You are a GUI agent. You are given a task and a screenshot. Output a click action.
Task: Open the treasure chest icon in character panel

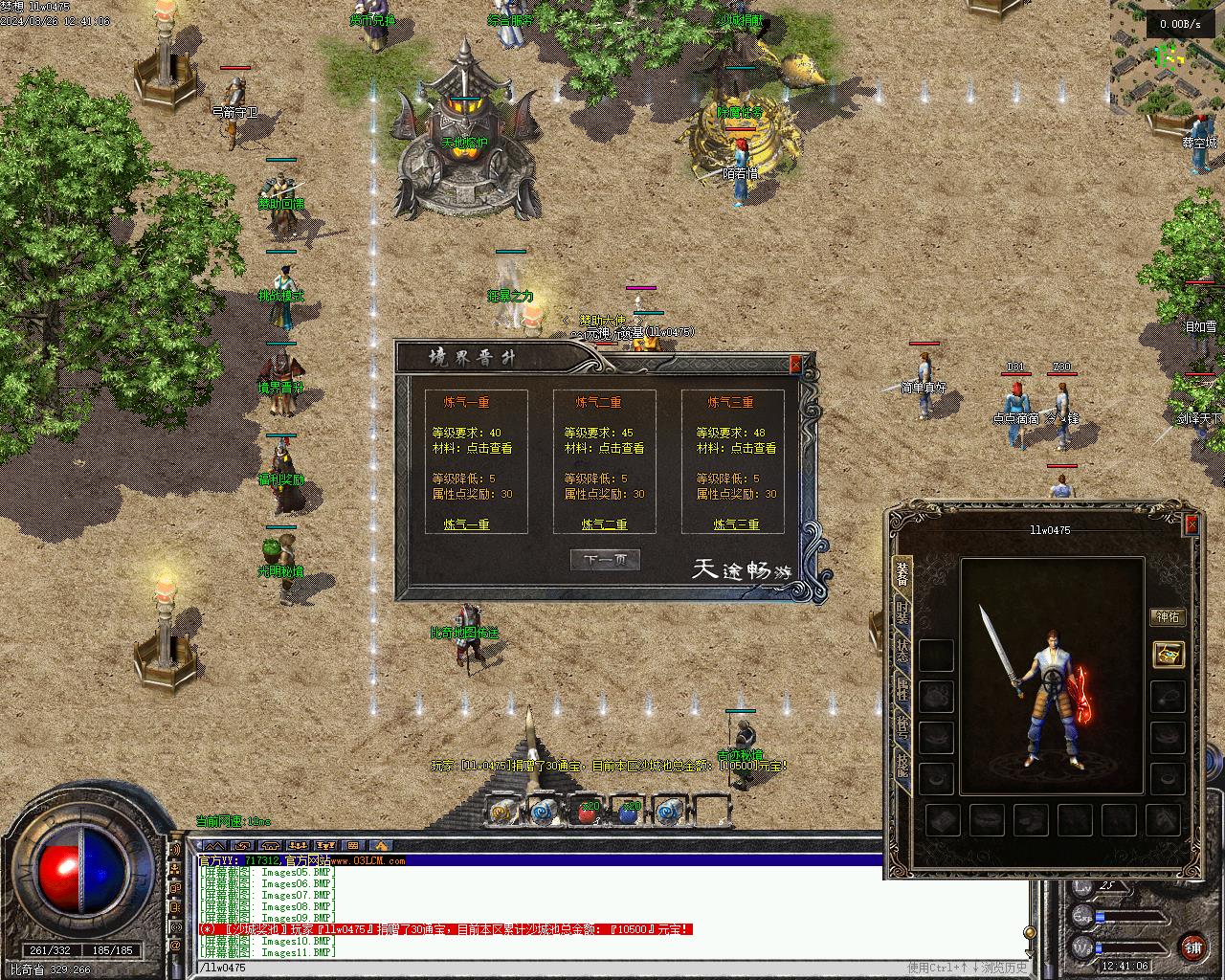1168,655
